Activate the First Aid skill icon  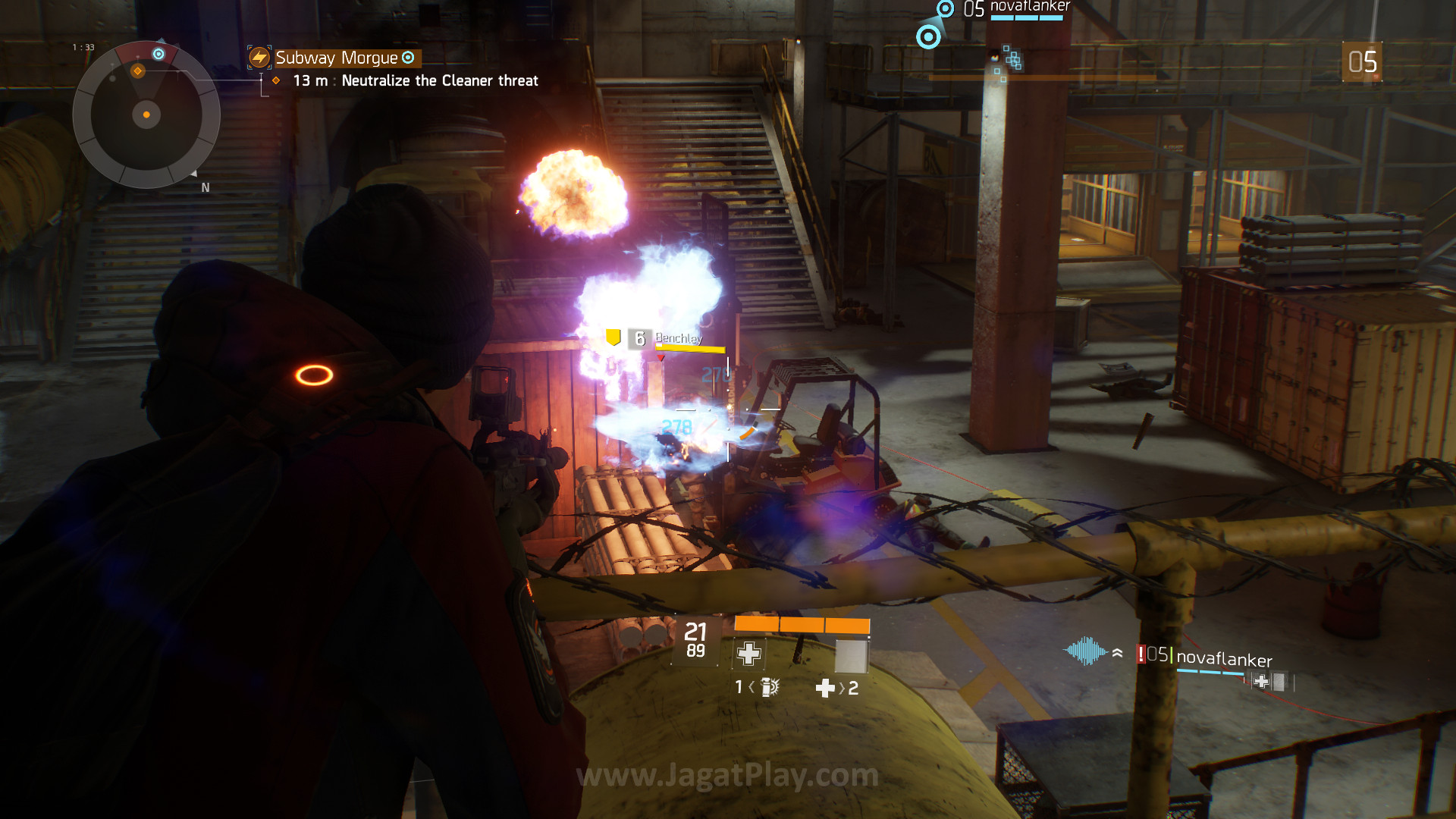pyautogui.click(x=748, y=654)
